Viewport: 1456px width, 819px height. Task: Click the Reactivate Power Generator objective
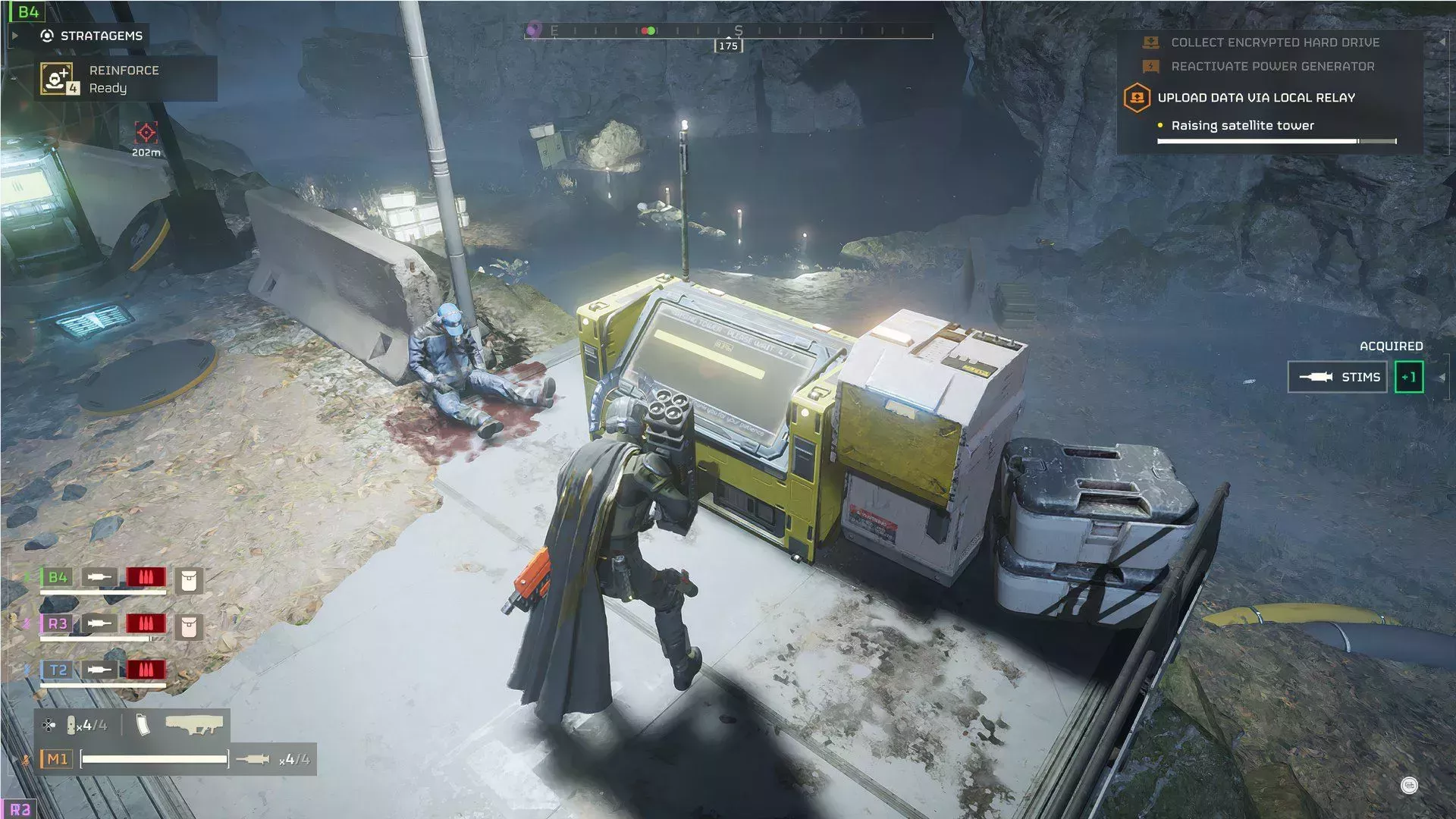[1272, 67]
